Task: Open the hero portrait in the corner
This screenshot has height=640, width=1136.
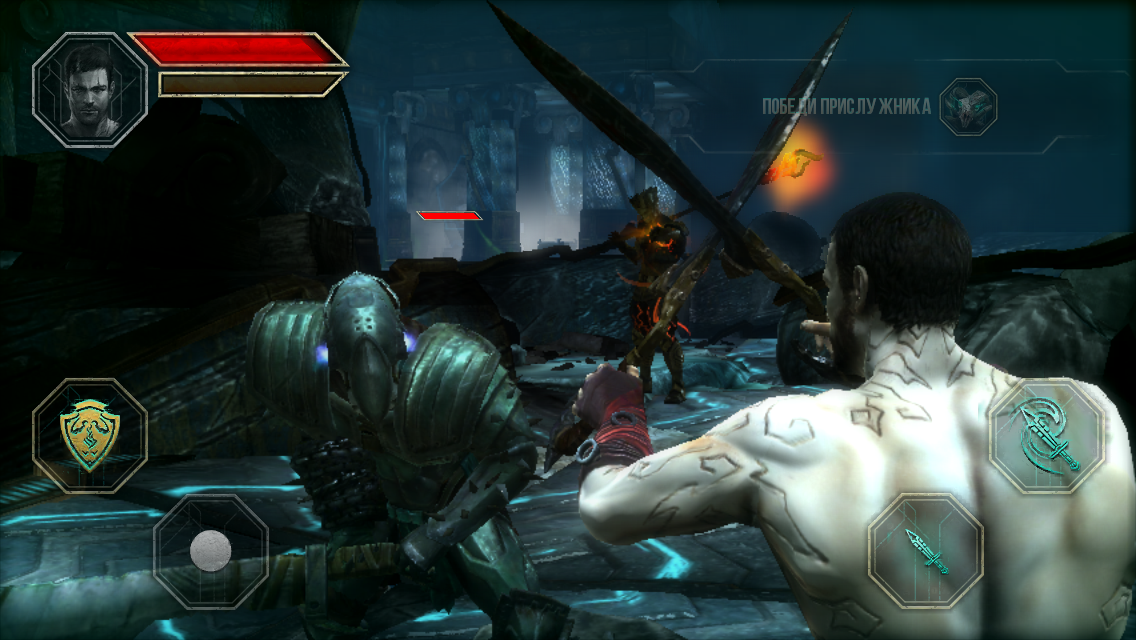Action: click(x=90, y=90)
